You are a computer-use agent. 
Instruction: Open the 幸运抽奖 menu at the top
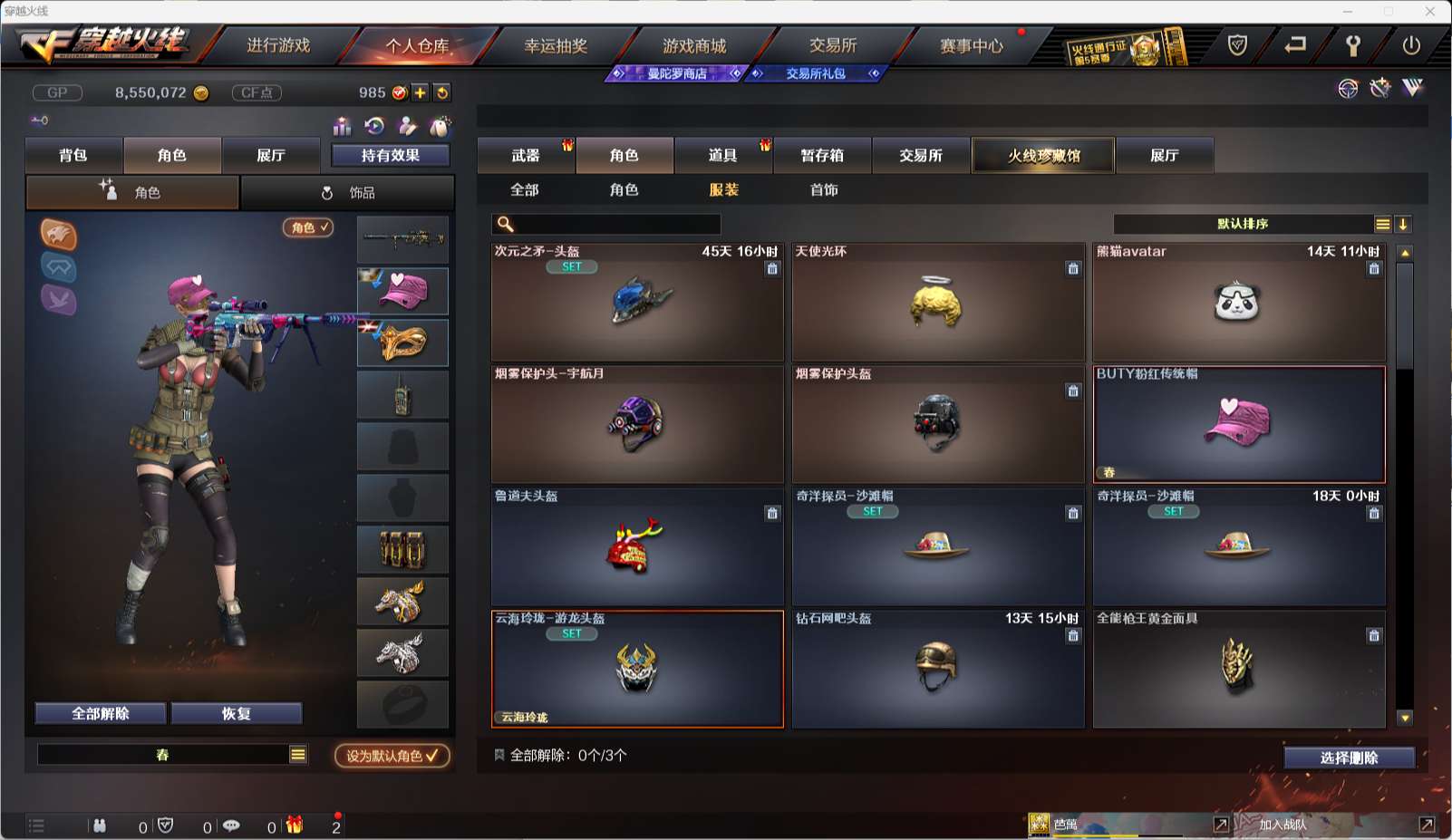pos(557,45)
